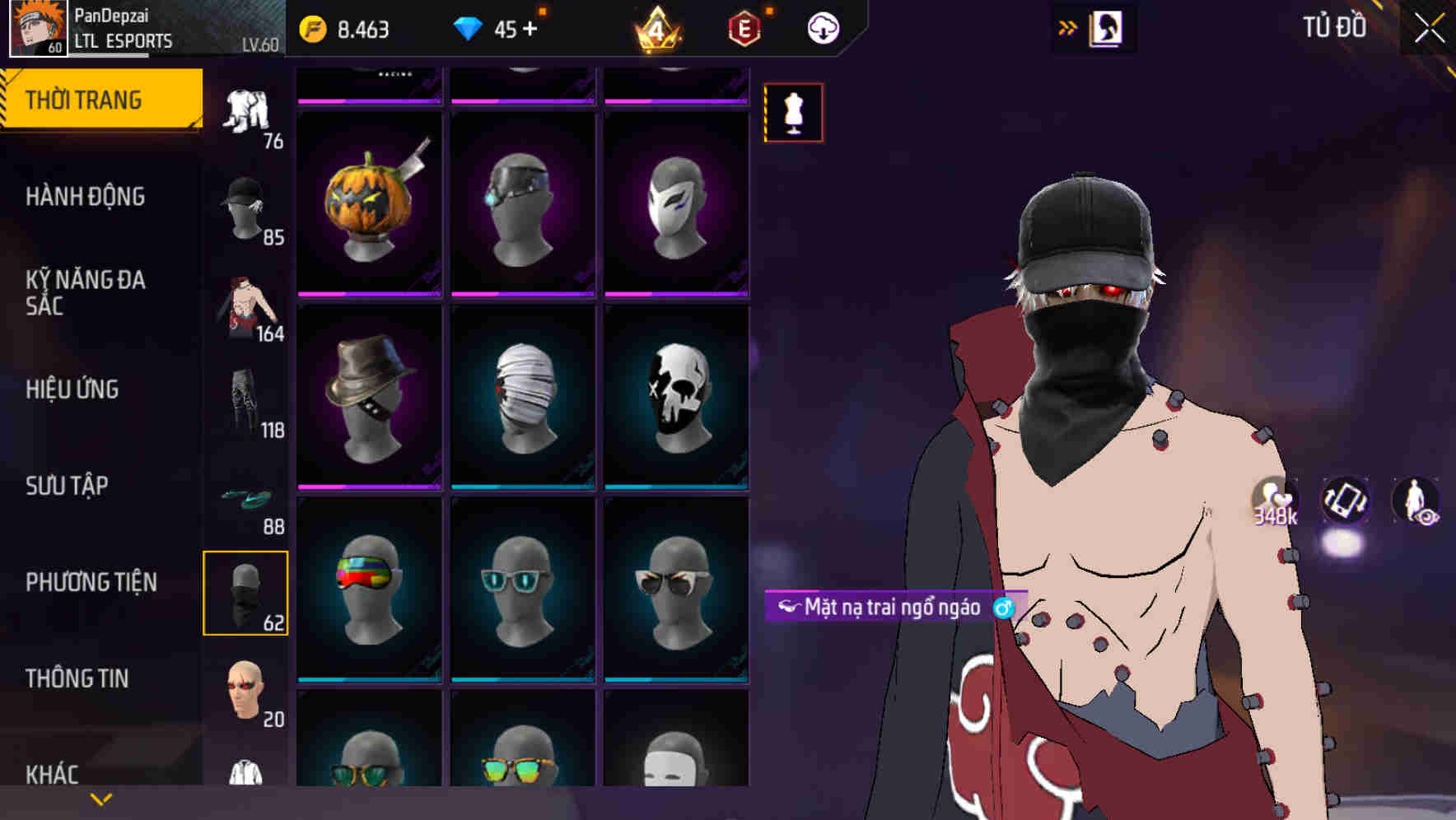Collapse the panel using the double-arrow chevron
Viewport: 1456px width, 820px height.
pos(1068,27)
